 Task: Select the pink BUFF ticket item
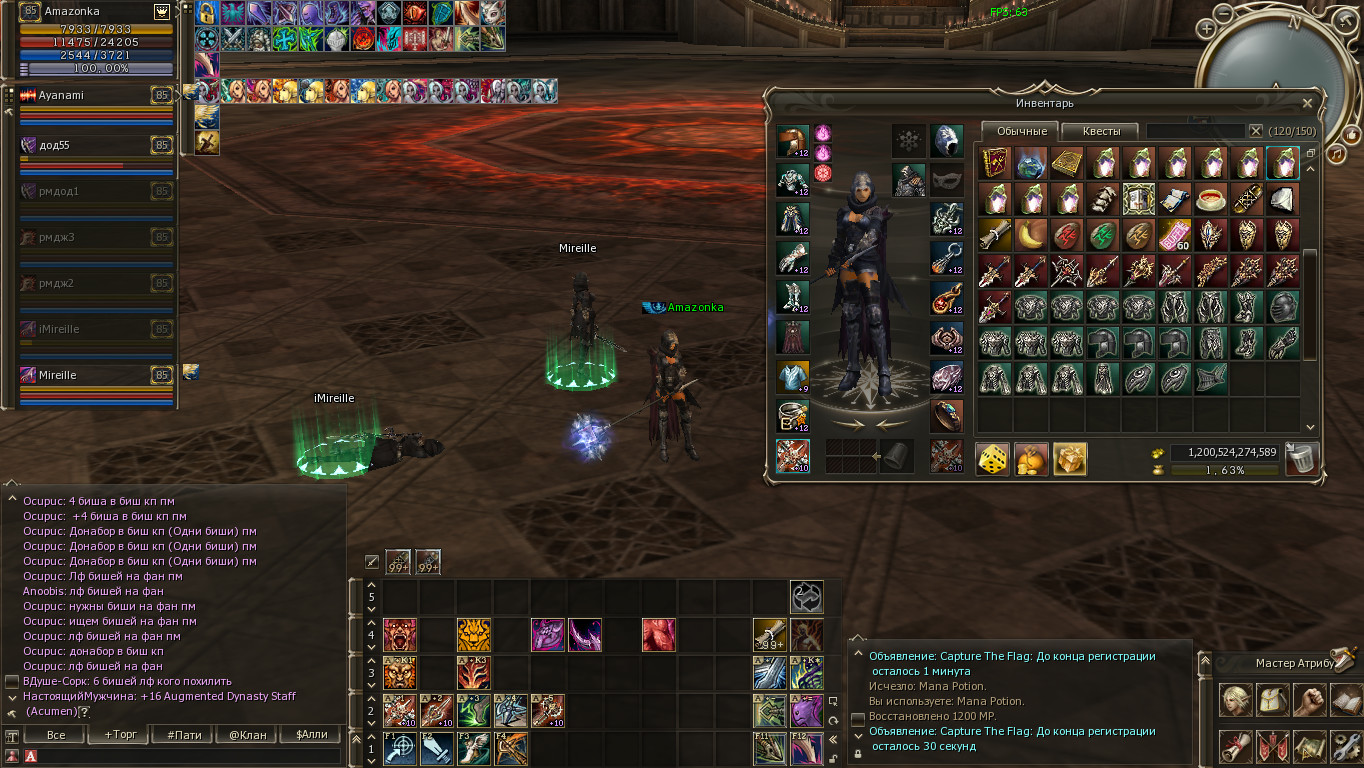tap(1173, 235)
